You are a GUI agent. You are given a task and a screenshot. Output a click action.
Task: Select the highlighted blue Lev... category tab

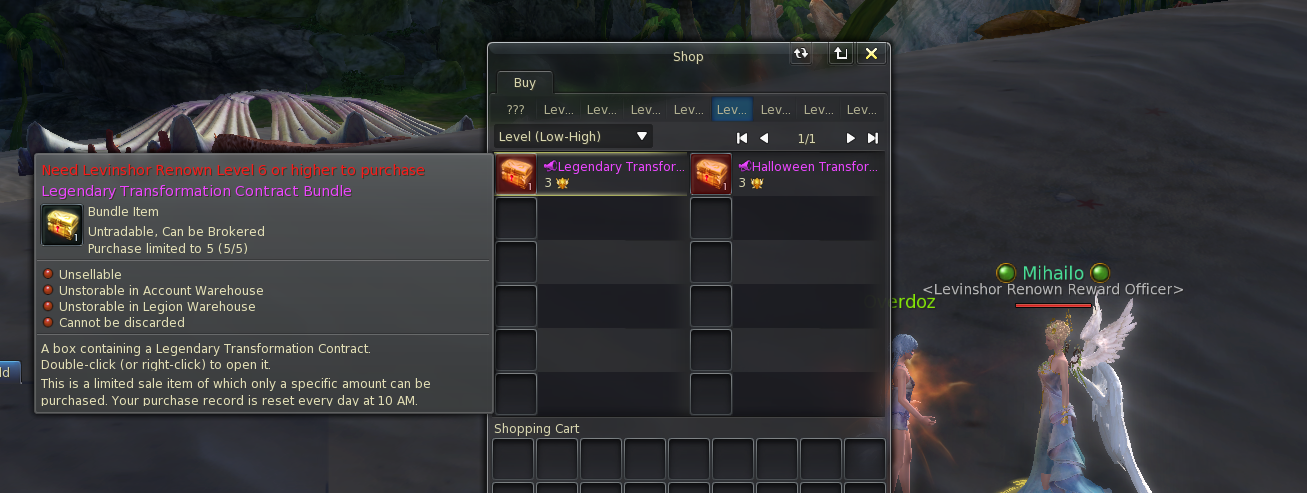point(732,110)
